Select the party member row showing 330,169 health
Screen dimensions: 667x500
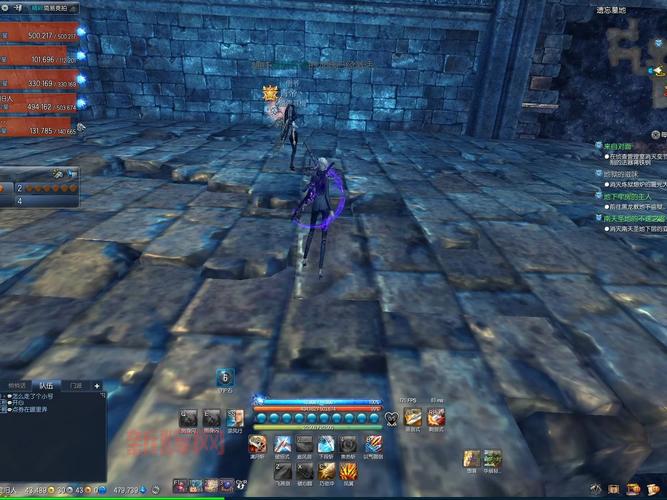pyautogui.click(x=40, y=83)
